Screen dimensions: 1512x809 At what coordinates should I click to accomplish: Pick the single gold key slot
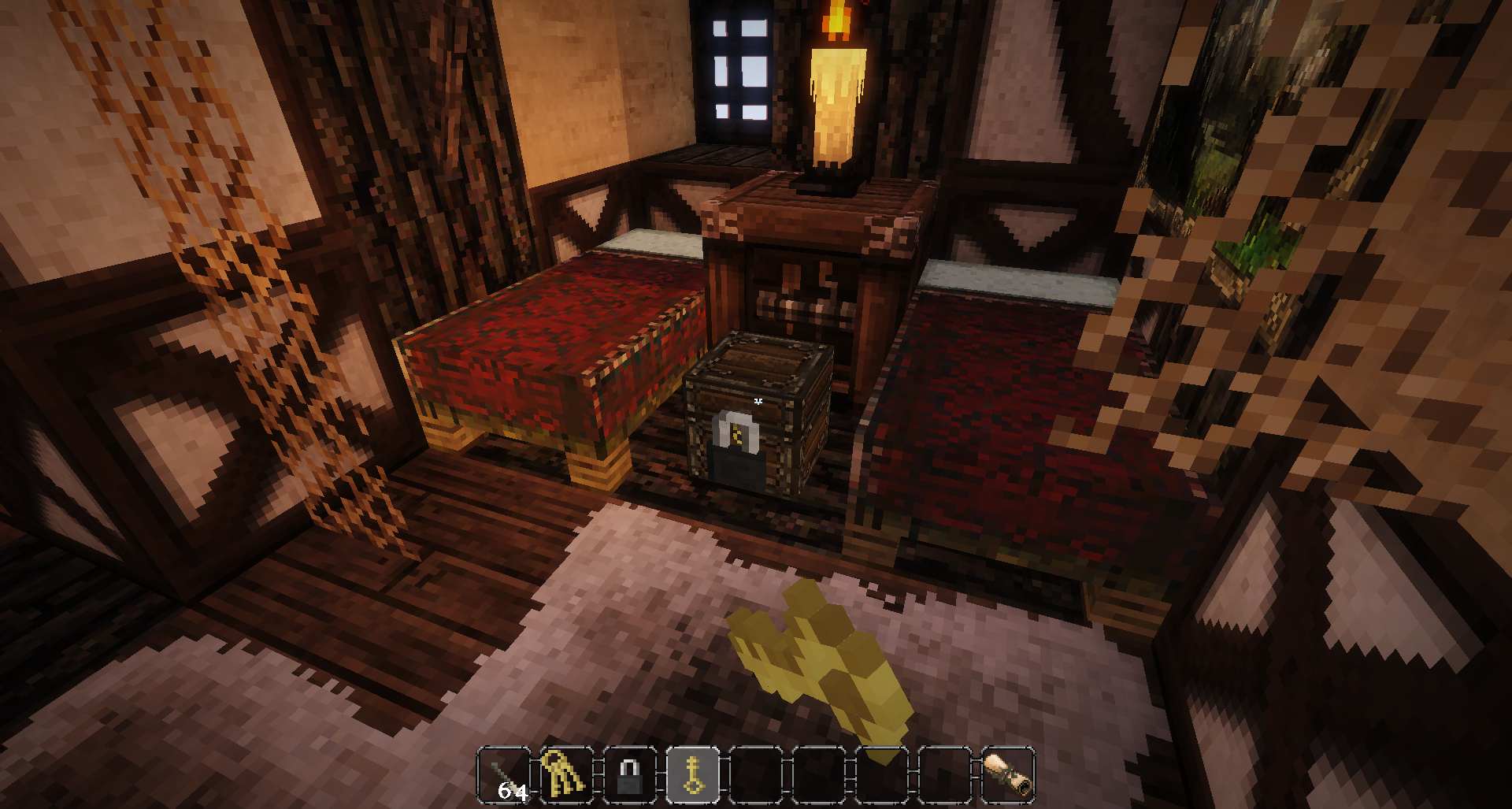pos(692,775)
